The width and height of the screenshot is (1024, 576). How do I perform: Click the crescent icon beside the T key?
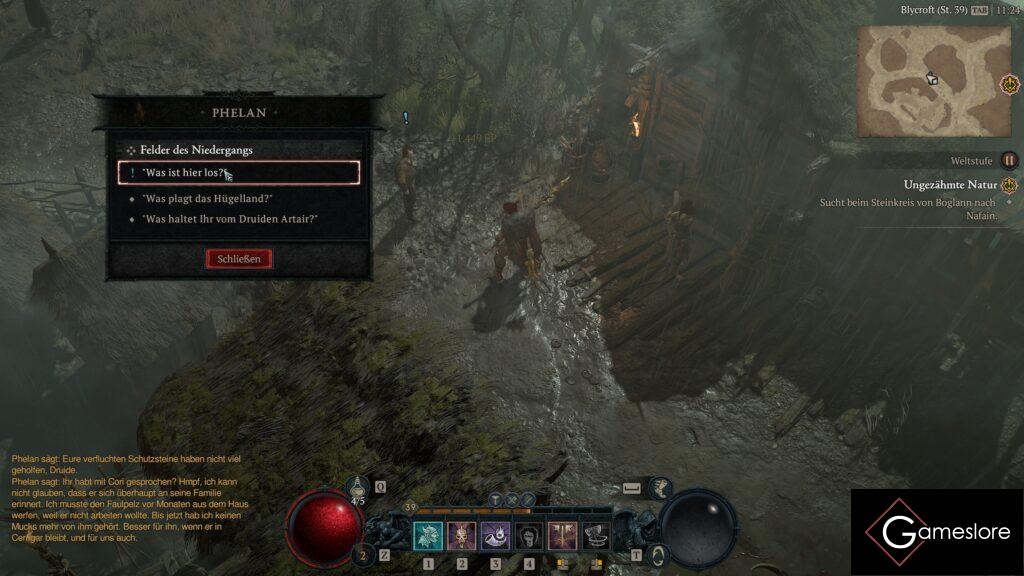tap(660, 554)
